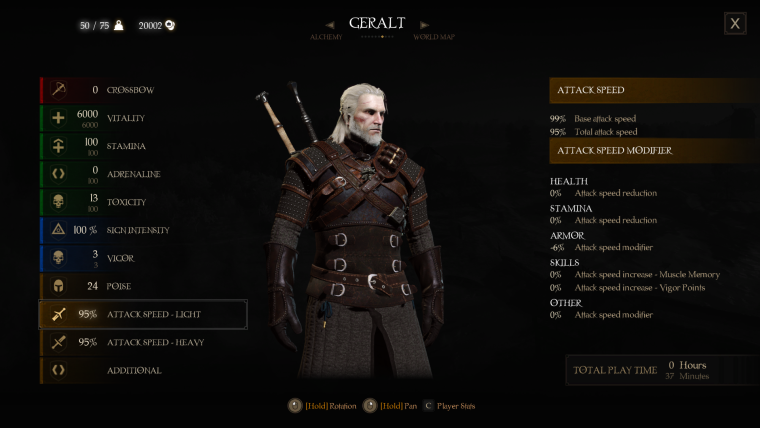
Task: Click the left arrow beside Geralt
Action: [x=331, y=24]
